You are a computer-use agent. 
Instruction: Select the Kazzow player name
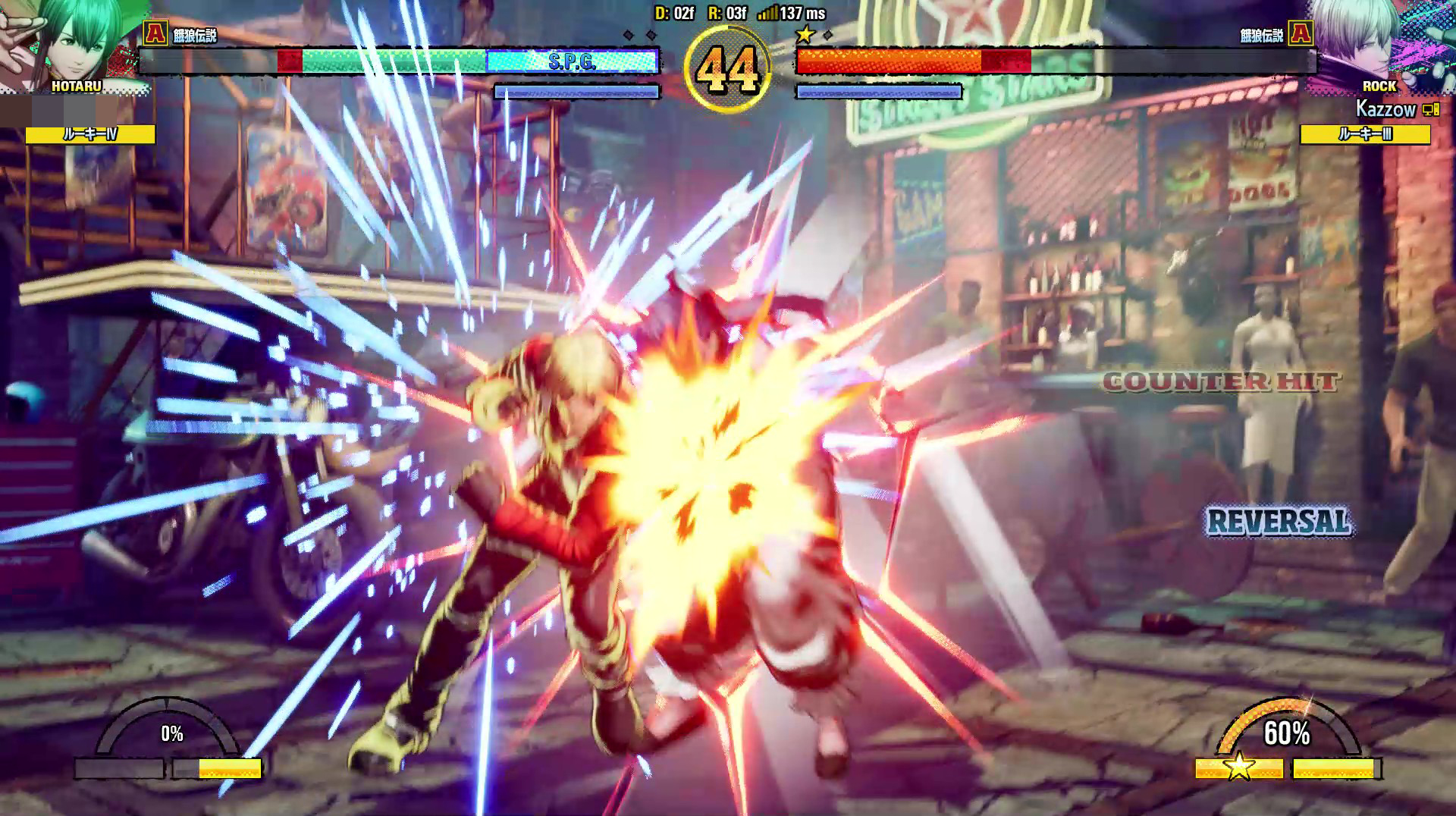1385,109
